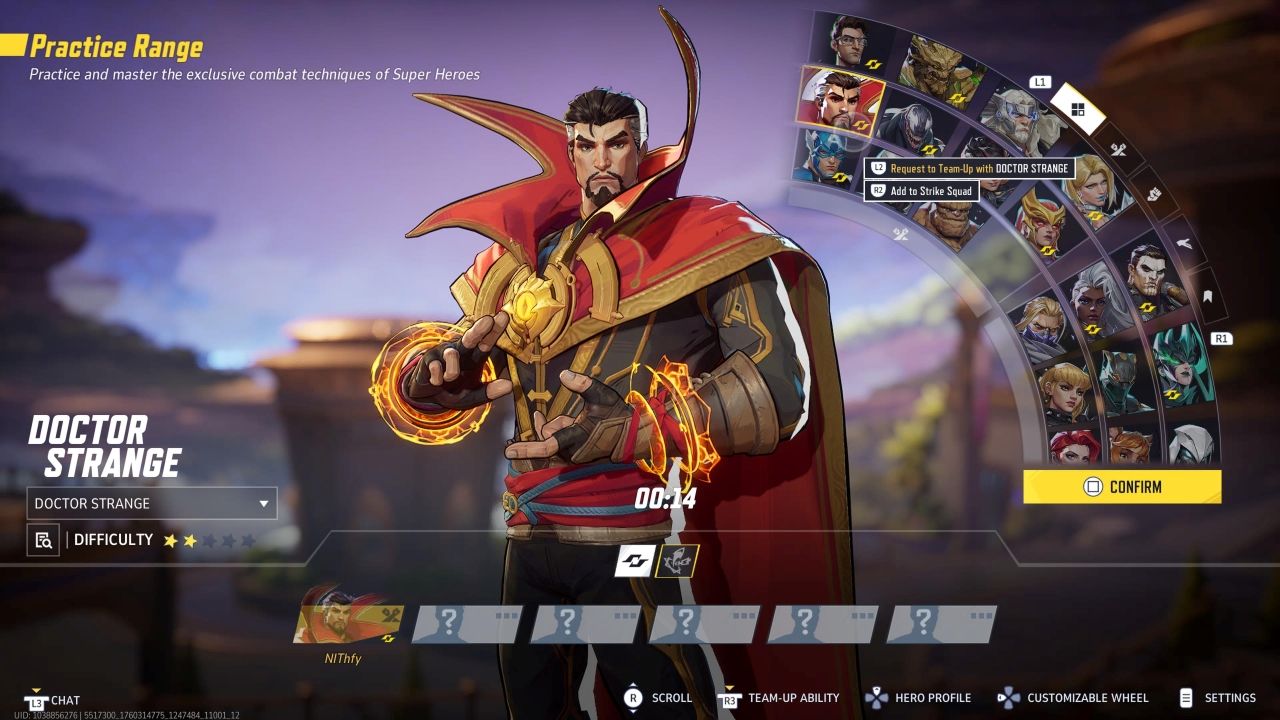Switch to the fist-icon Vanguard role tab
The image size is (1280, 720).
coord(1152,194)
